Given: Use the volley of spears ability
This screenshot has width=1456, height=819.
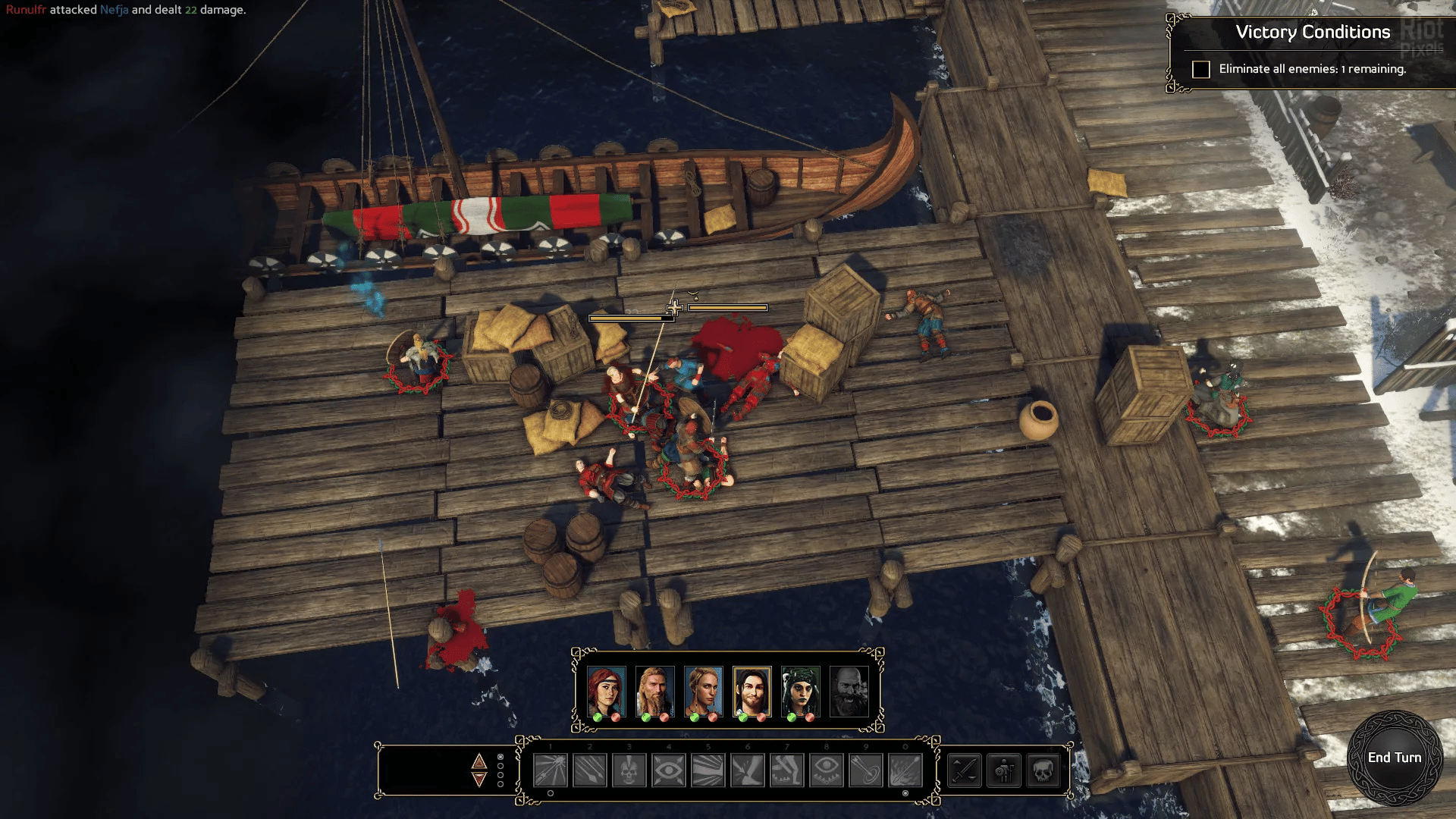Looking at the screenshot, I should click(590, 771).
